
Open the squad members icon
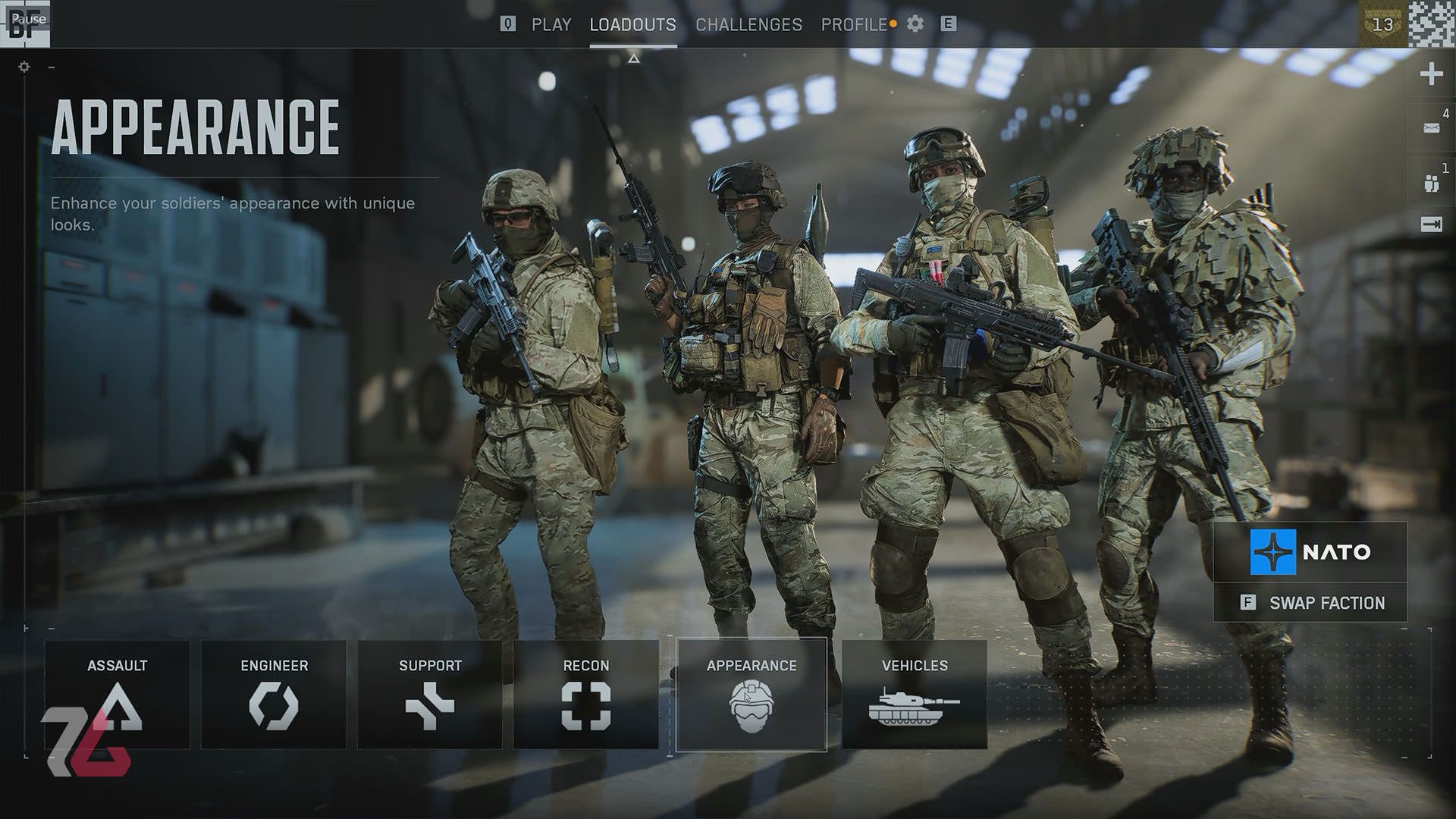[1431, 183]
